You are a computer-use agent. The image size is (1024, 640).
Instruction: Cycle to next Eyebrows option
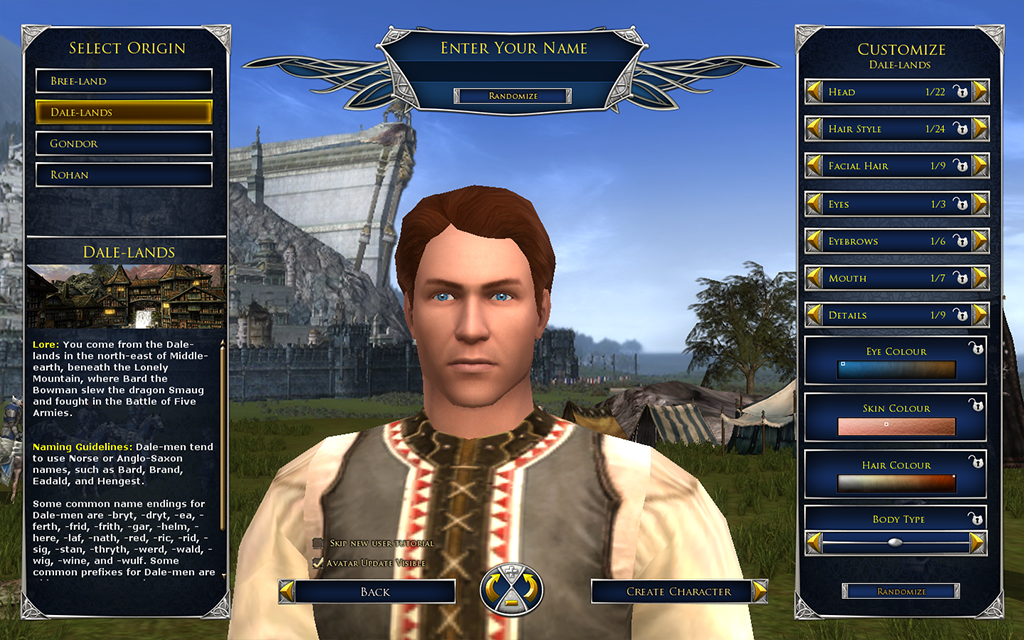click(x=980, y=241)
